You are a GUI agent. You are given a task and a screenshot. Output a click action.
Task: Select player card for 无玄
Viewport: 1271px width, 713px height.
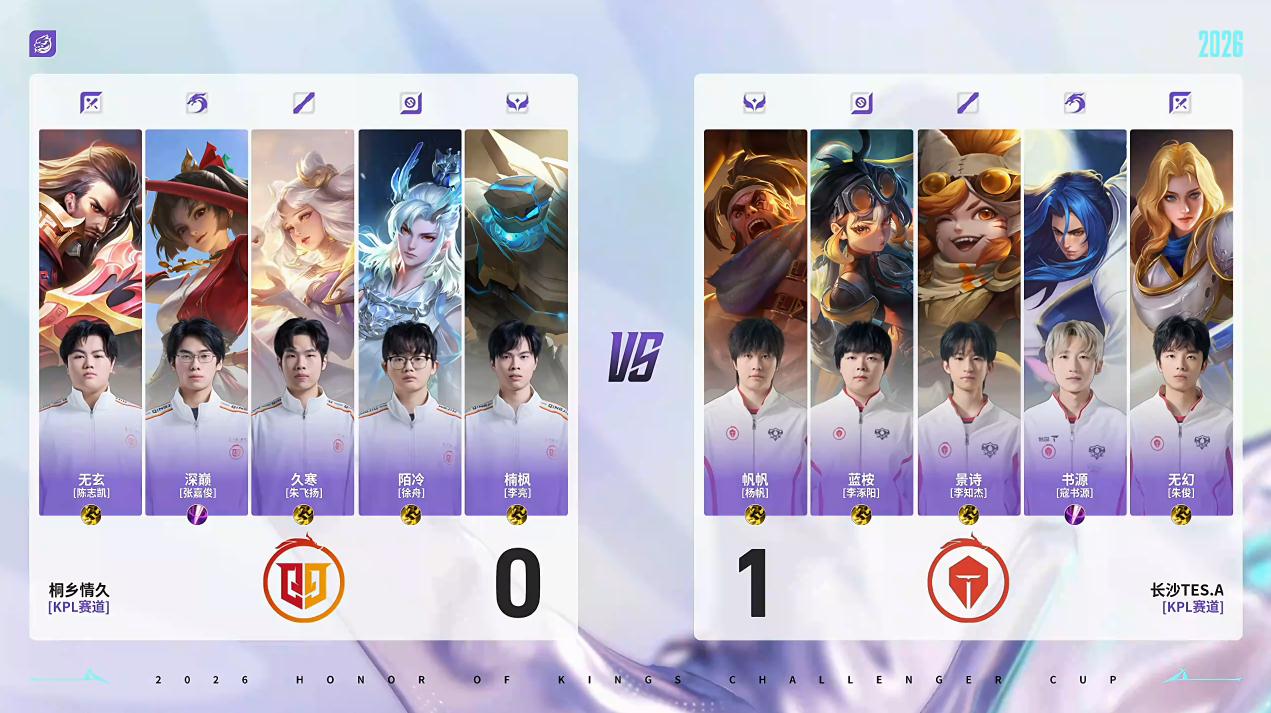point(90,322)
